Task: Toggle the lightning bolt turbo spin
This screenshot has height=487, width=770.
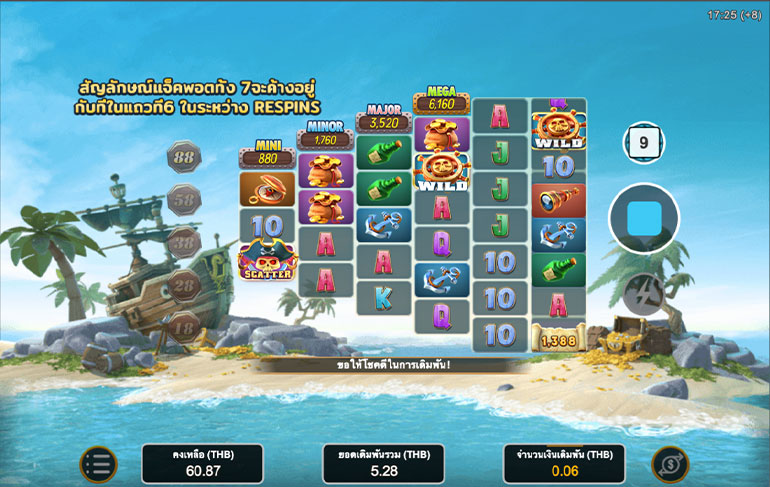Action: point(643,293)
